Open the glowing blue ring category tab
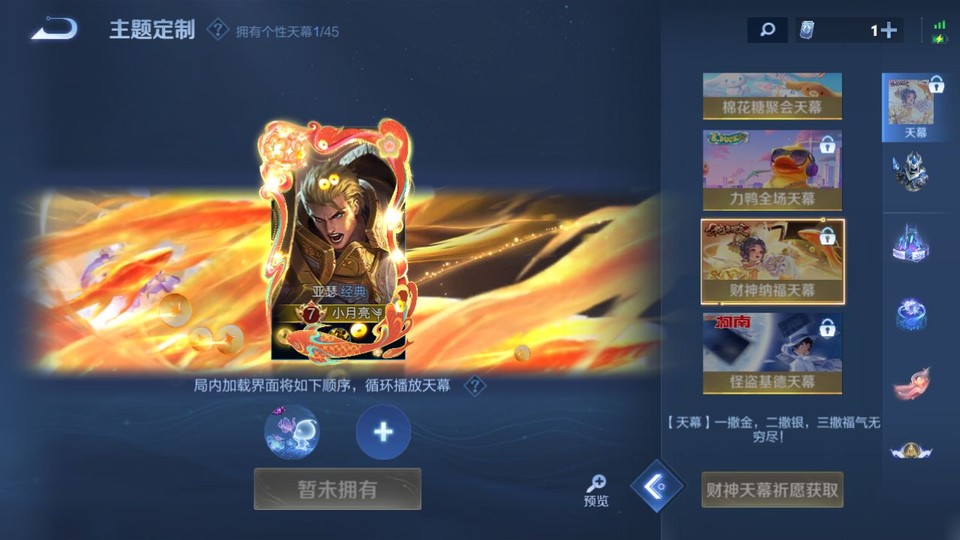 [911, 314]
